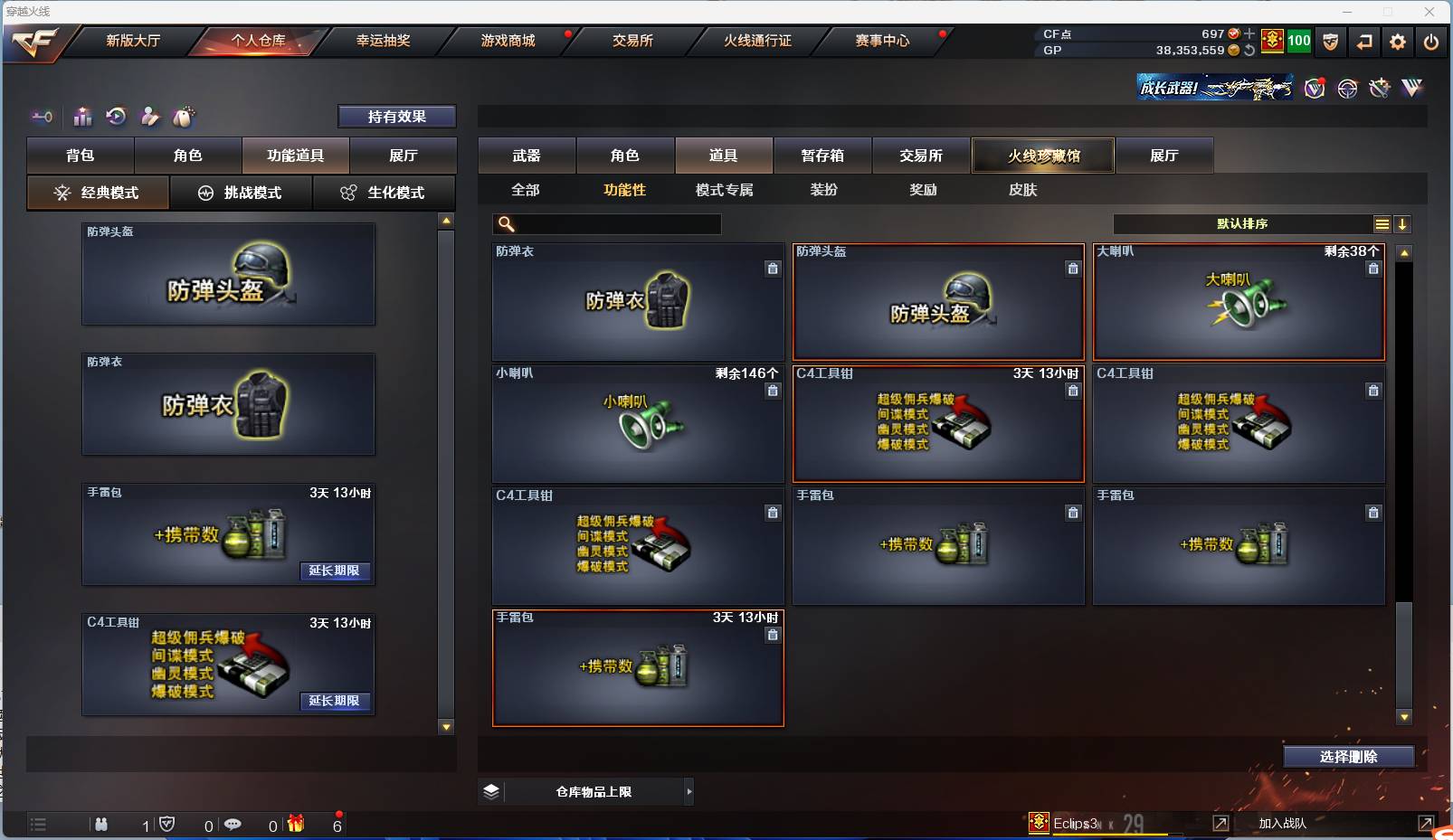1453x840 pixels.
Task: Open the bar chart statistics icon
Action: [x=82, y=117]
